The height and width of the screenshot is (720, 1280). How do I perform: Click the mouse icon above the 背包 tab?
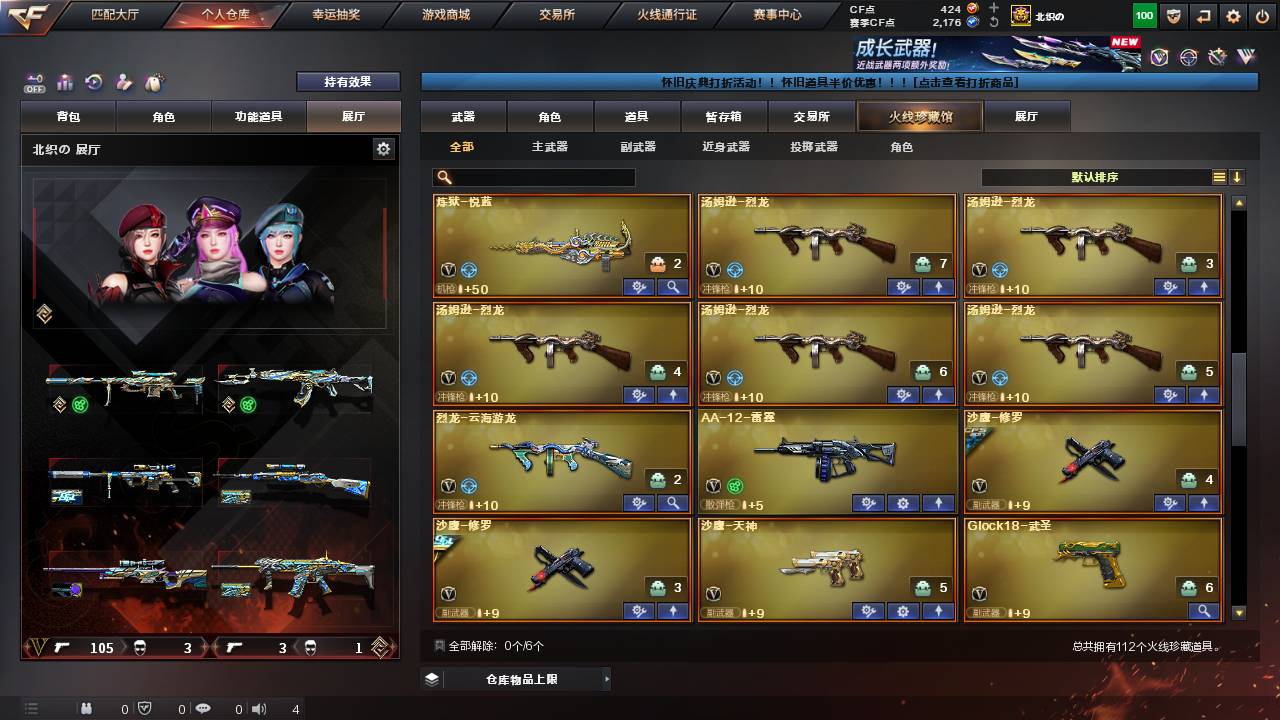[x=153, y=81]
